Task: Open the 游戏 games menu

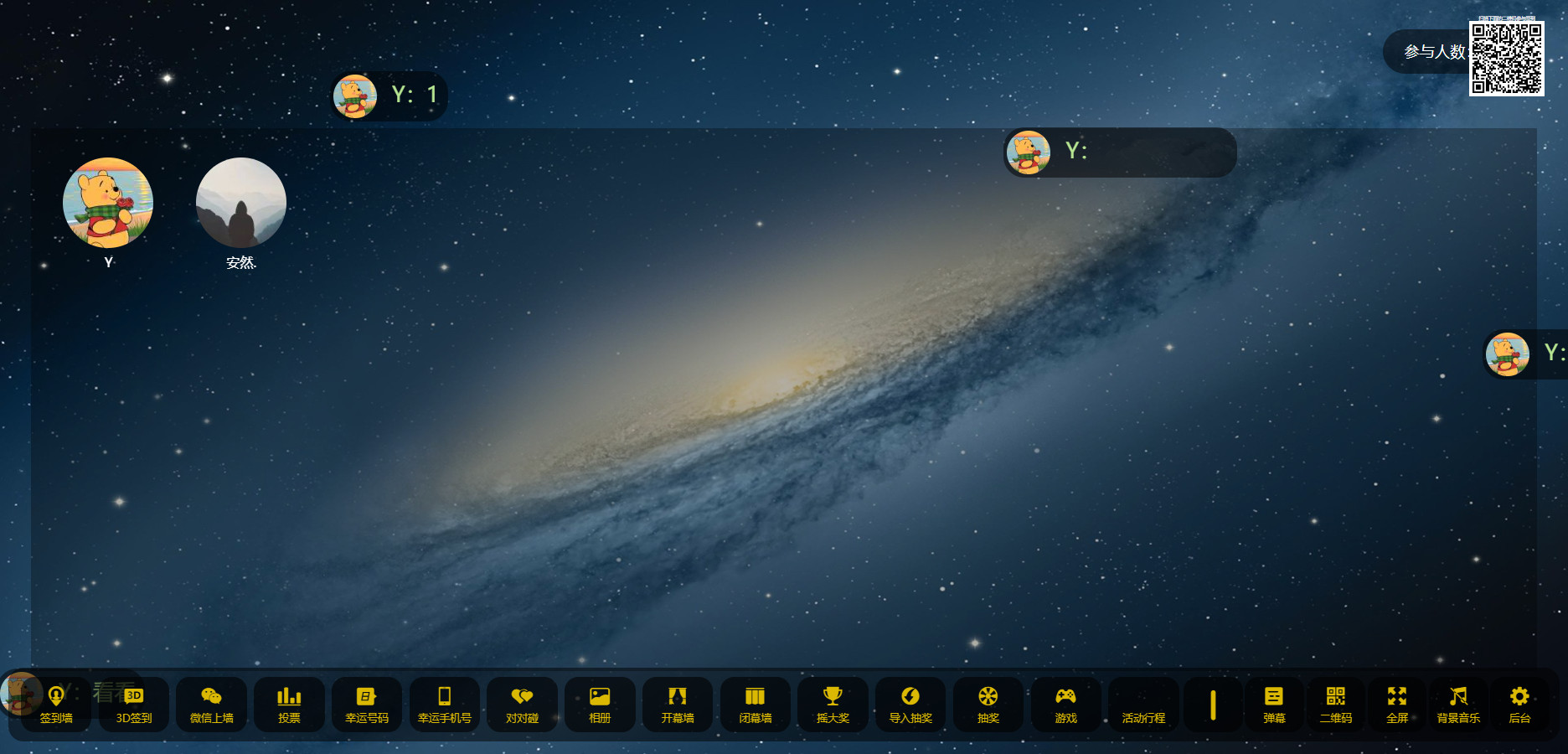Action: click(1065, 705)
